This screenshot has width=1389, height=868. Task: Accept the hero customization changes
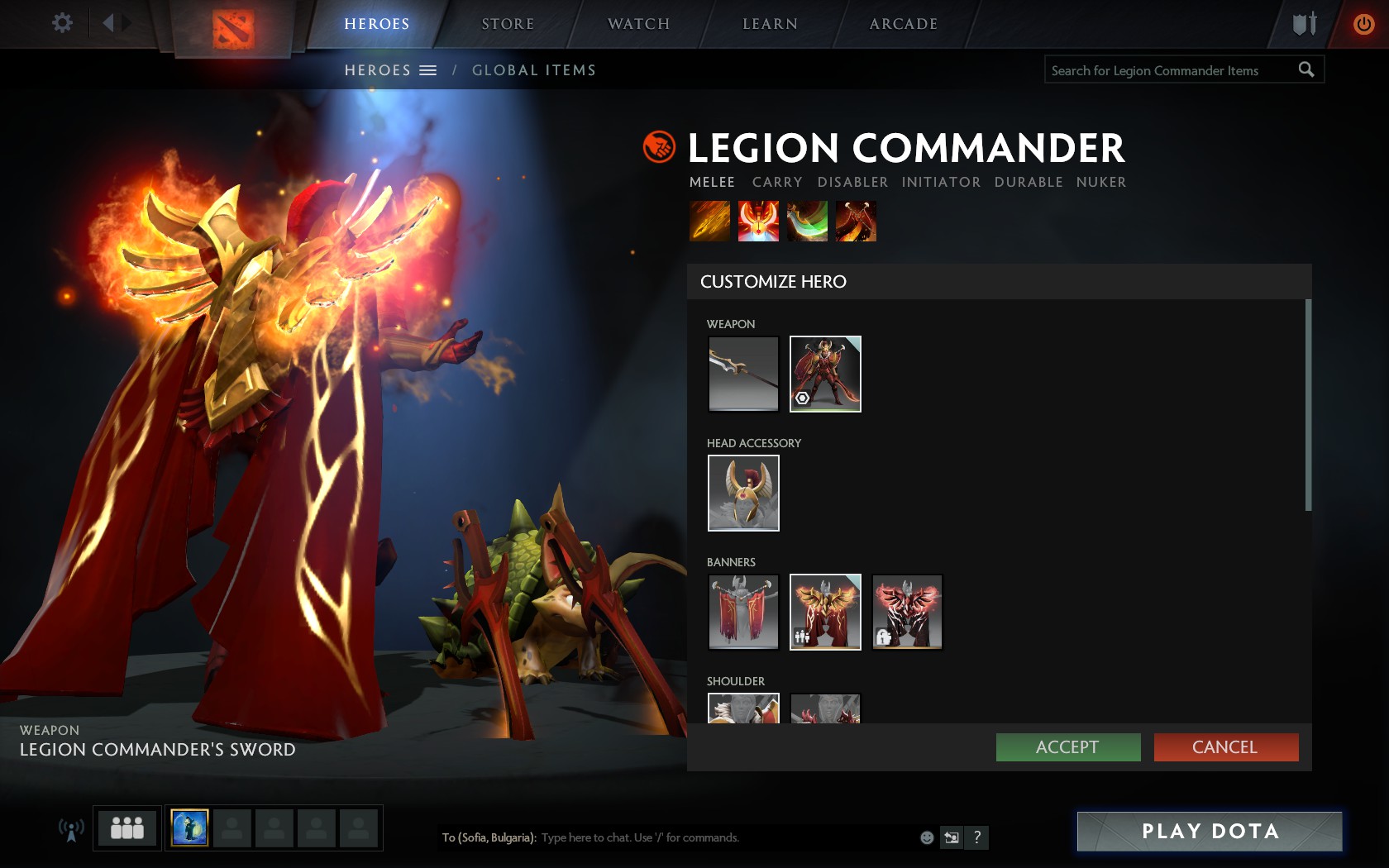click(1067, 747)
